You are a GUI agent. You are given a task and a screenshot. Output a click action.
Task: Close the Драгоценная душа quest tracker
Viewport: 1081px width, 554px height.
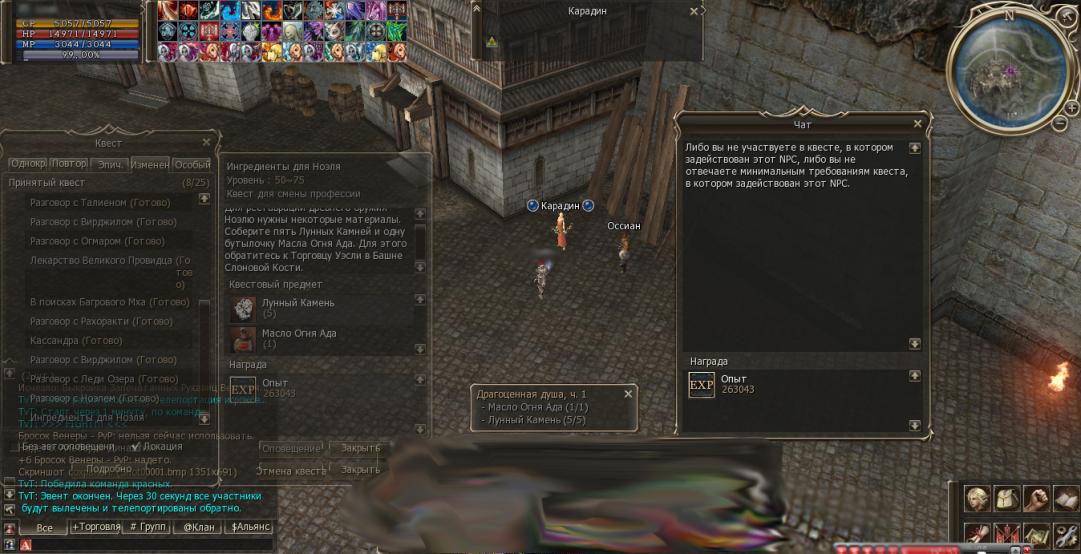pos(628,394)
